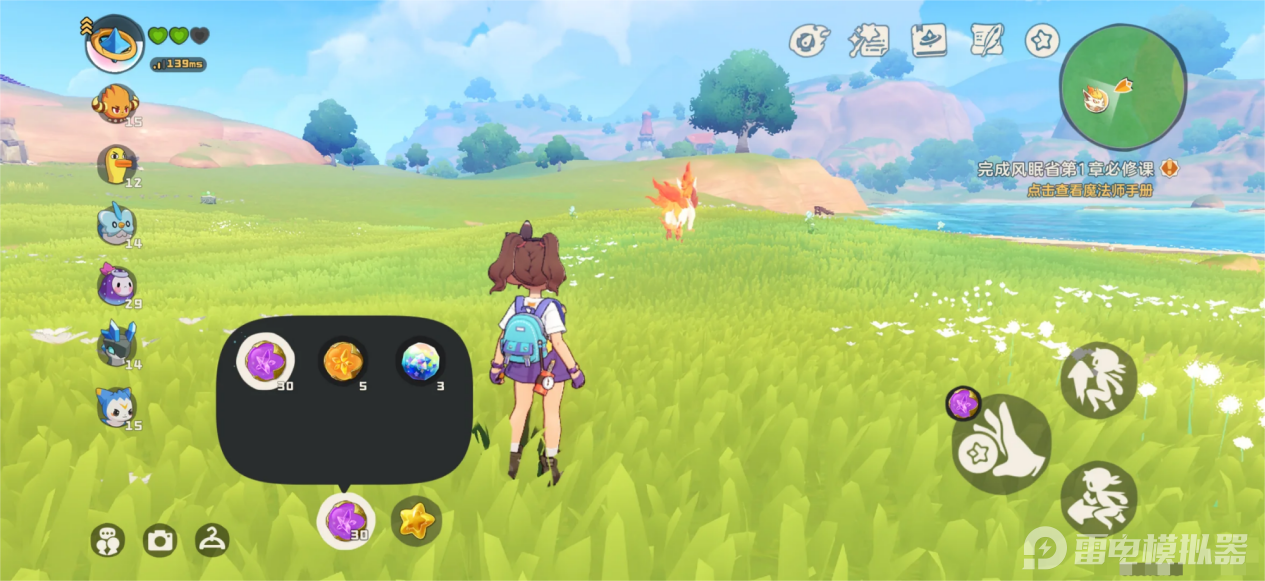Open the magic wand menu icon
Screen dimensions: 1265x581
point(868,40)
